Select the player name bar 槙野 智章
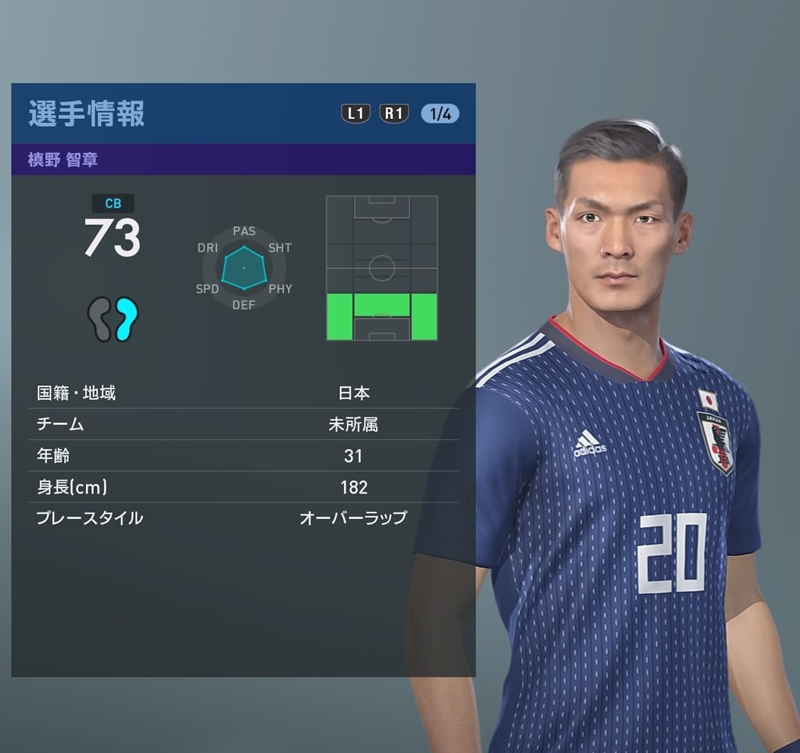The width and height of the screenshot is (800, 753). pos(243,159)
